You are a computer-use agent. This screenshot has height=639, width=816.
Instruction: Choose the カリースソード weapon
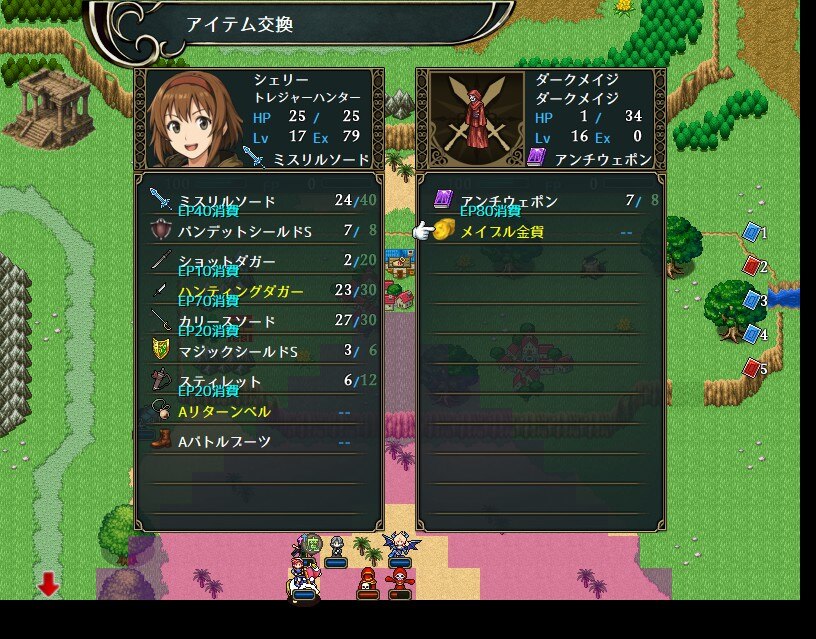coord(258,321)
